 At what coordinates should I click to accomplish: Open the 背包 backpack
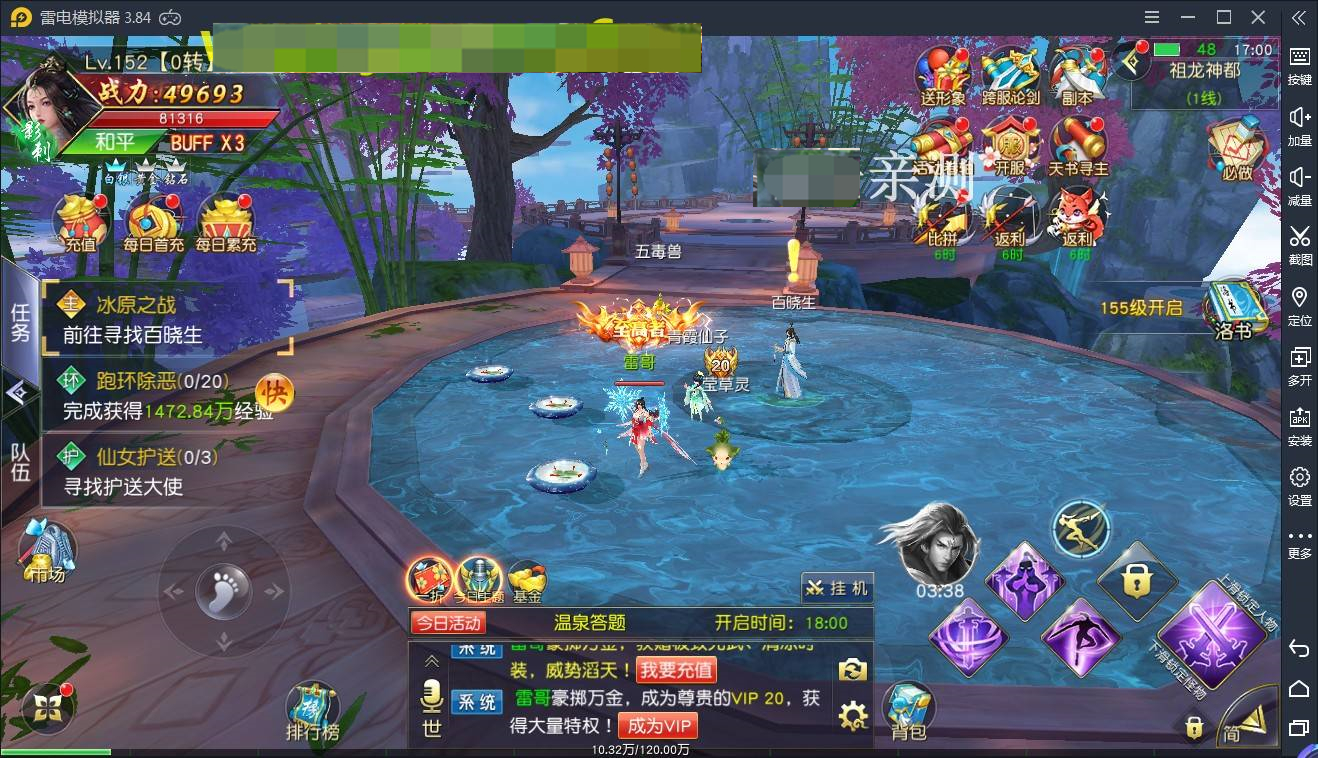[908, 711]
